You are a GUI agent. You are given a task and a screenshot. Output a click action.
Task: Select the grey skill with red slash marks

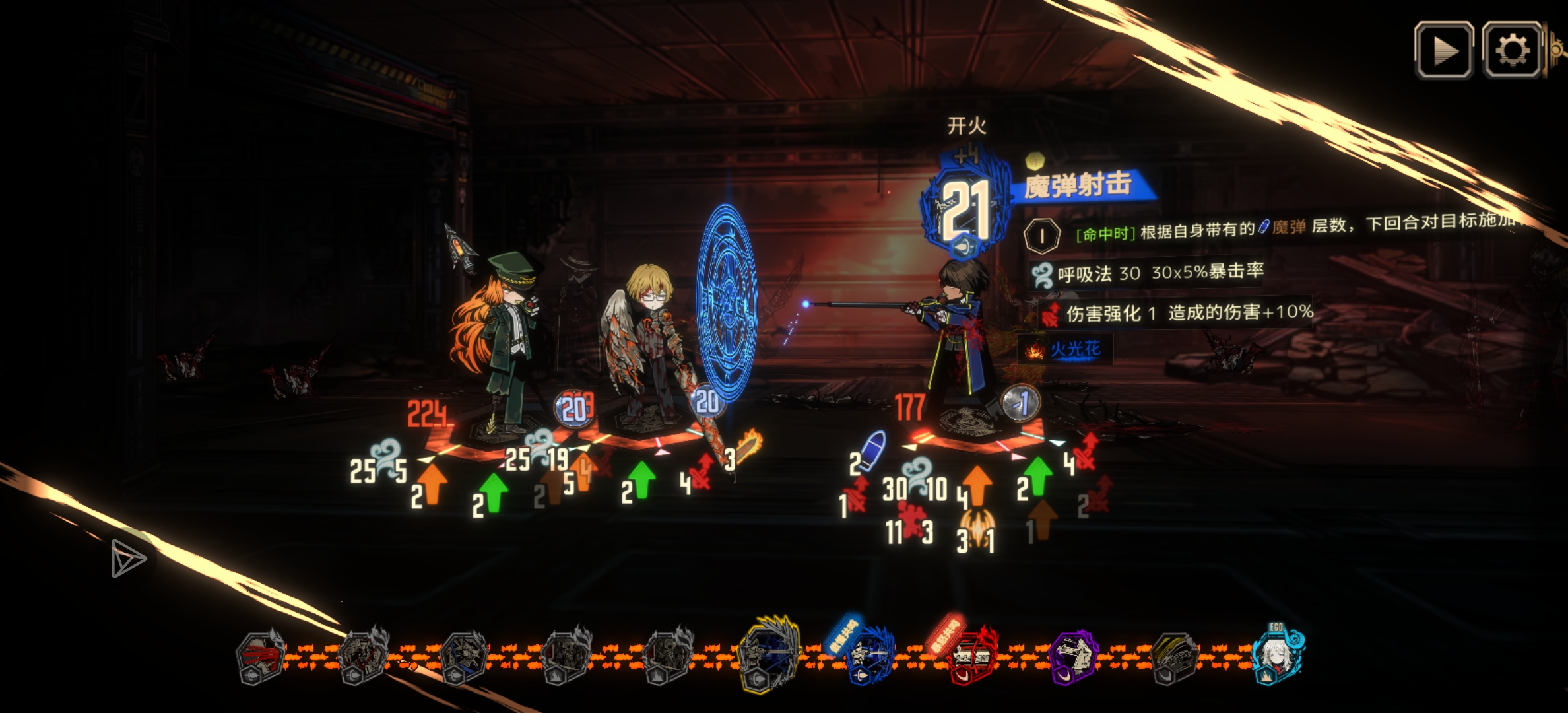tap(260, 657)
